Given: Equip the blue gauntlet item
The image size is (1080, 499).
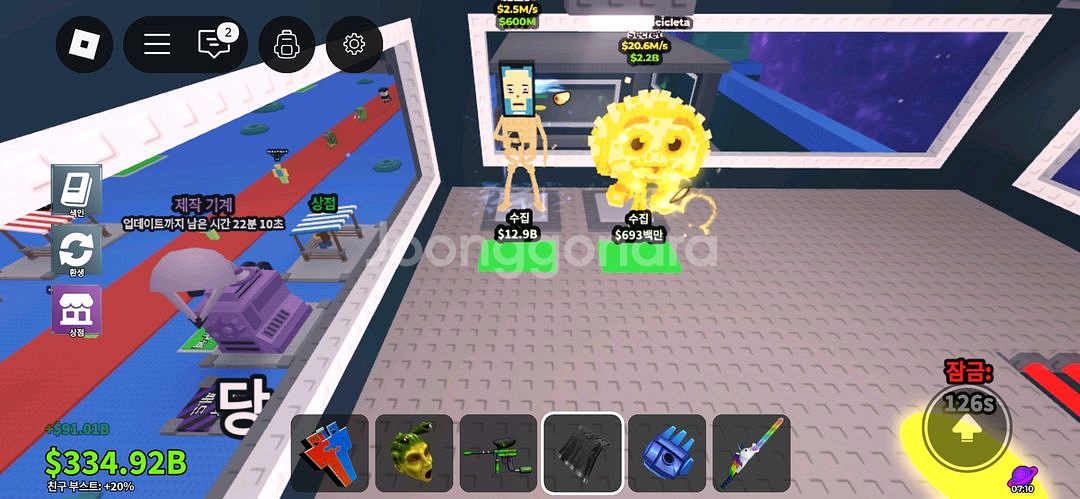Looking at the screenshot, I should click(x=667, y=454).
